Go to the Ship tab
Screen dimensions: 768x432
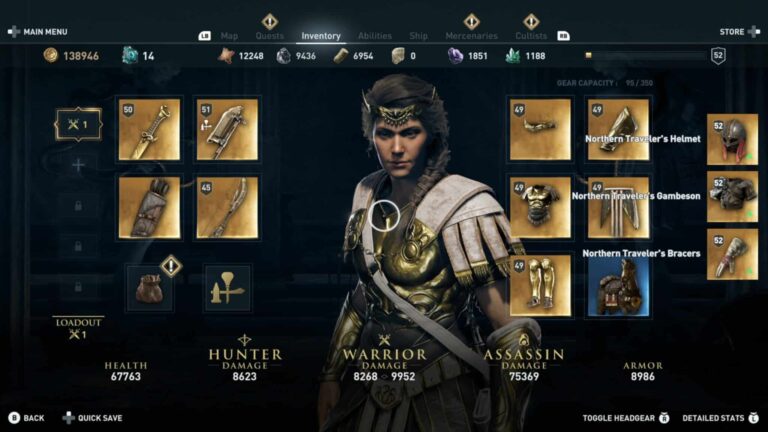pos(418,36)
